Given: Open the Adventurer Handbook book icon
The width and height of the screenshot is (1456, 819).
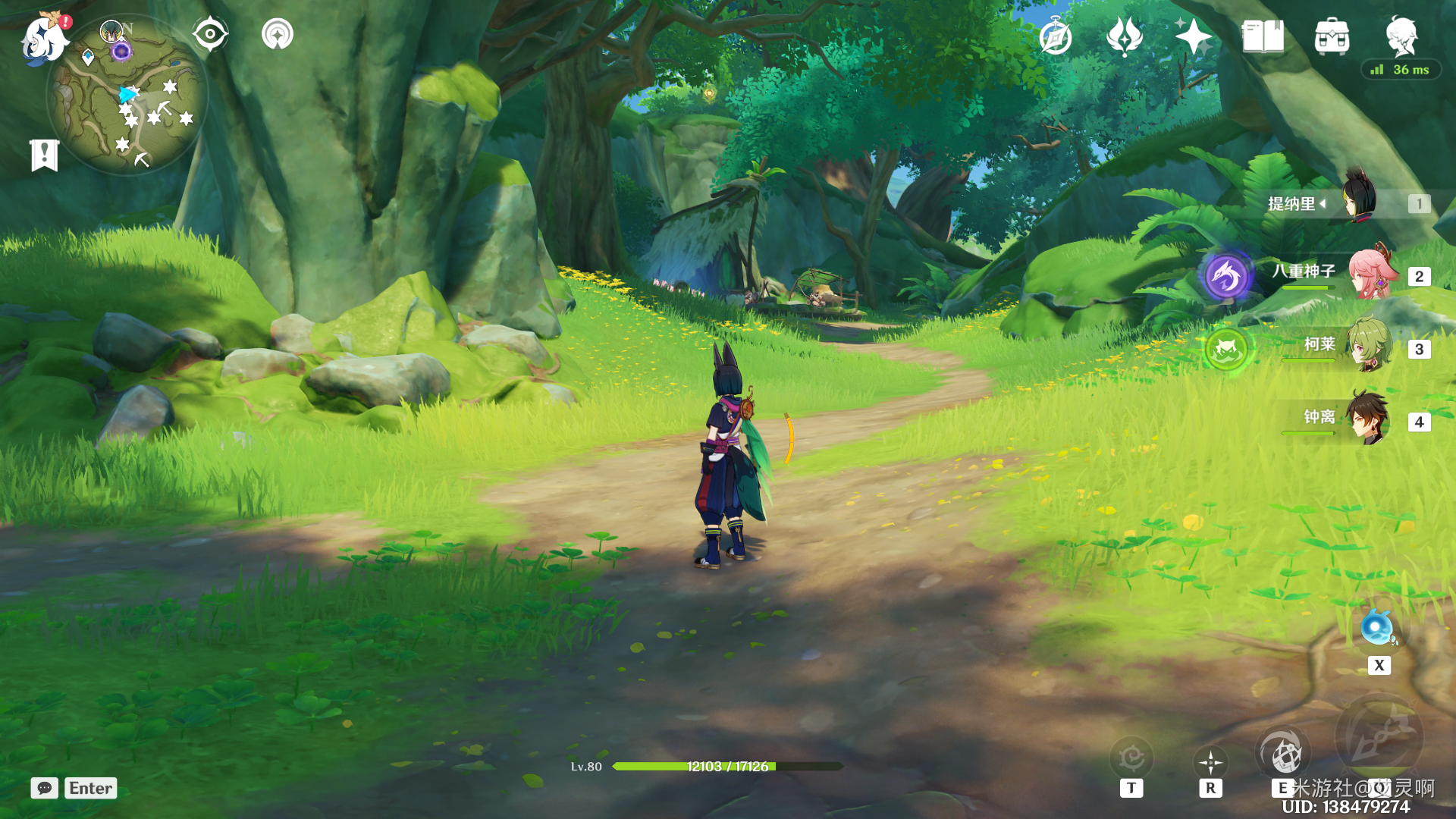Looking at the screenshot, I should tap(1263, 36).
